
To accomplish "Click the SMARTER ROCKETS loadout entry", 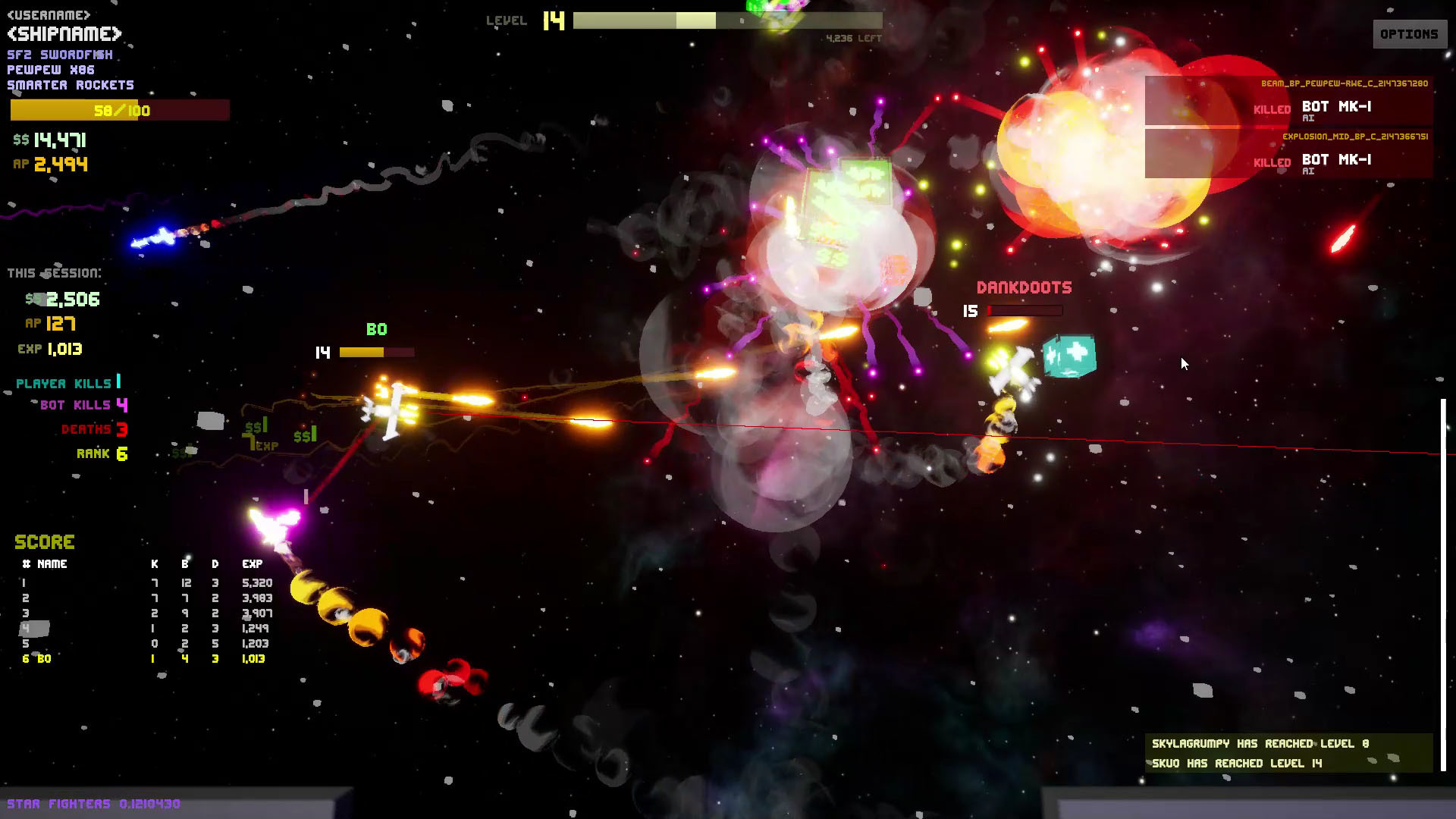I will click(x=70, y=85).
